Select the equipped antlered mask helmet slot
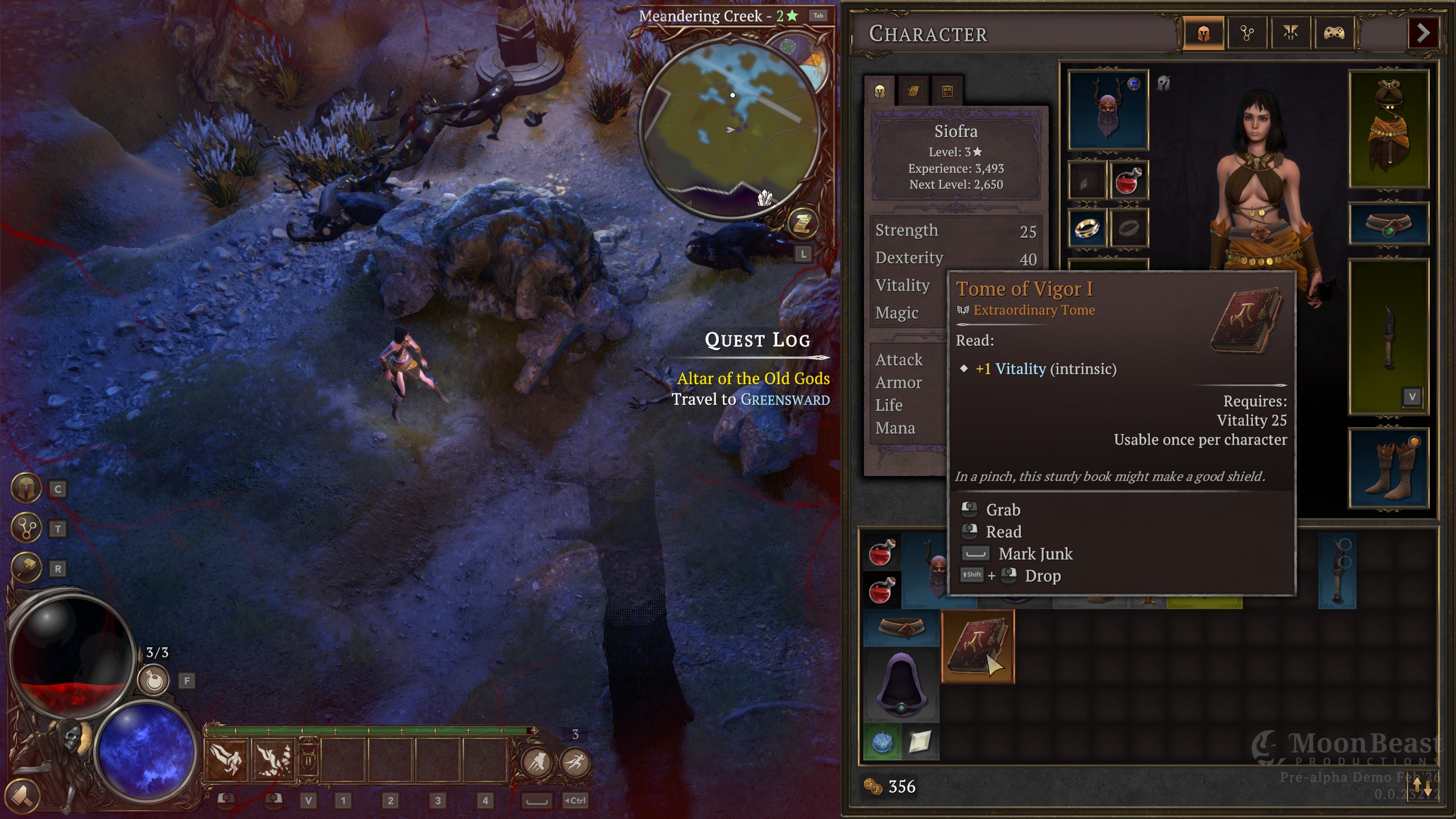 (x=1108, y=110)
